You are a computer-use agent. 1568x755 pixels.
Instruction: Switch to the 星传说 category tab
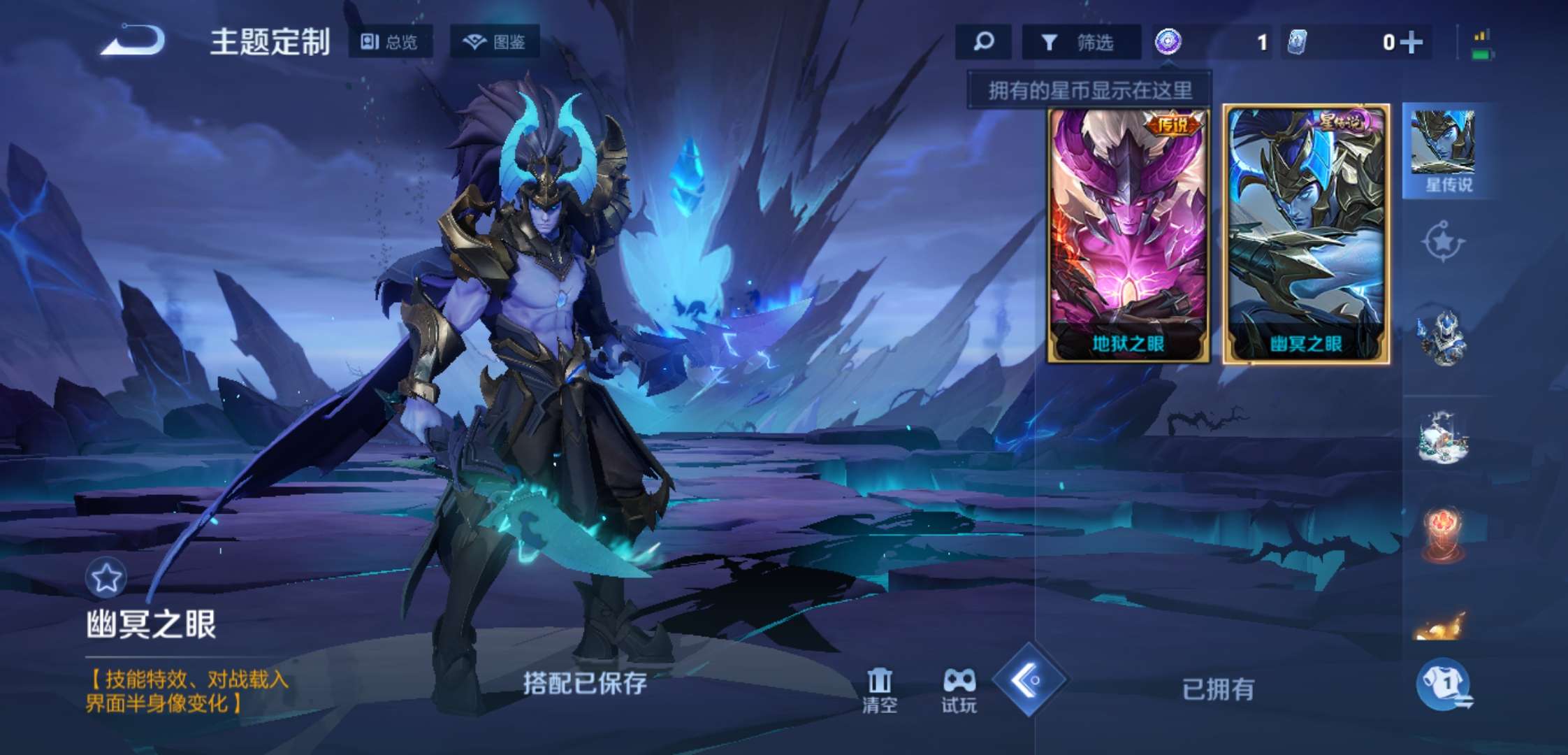[x=1444, y=151]
